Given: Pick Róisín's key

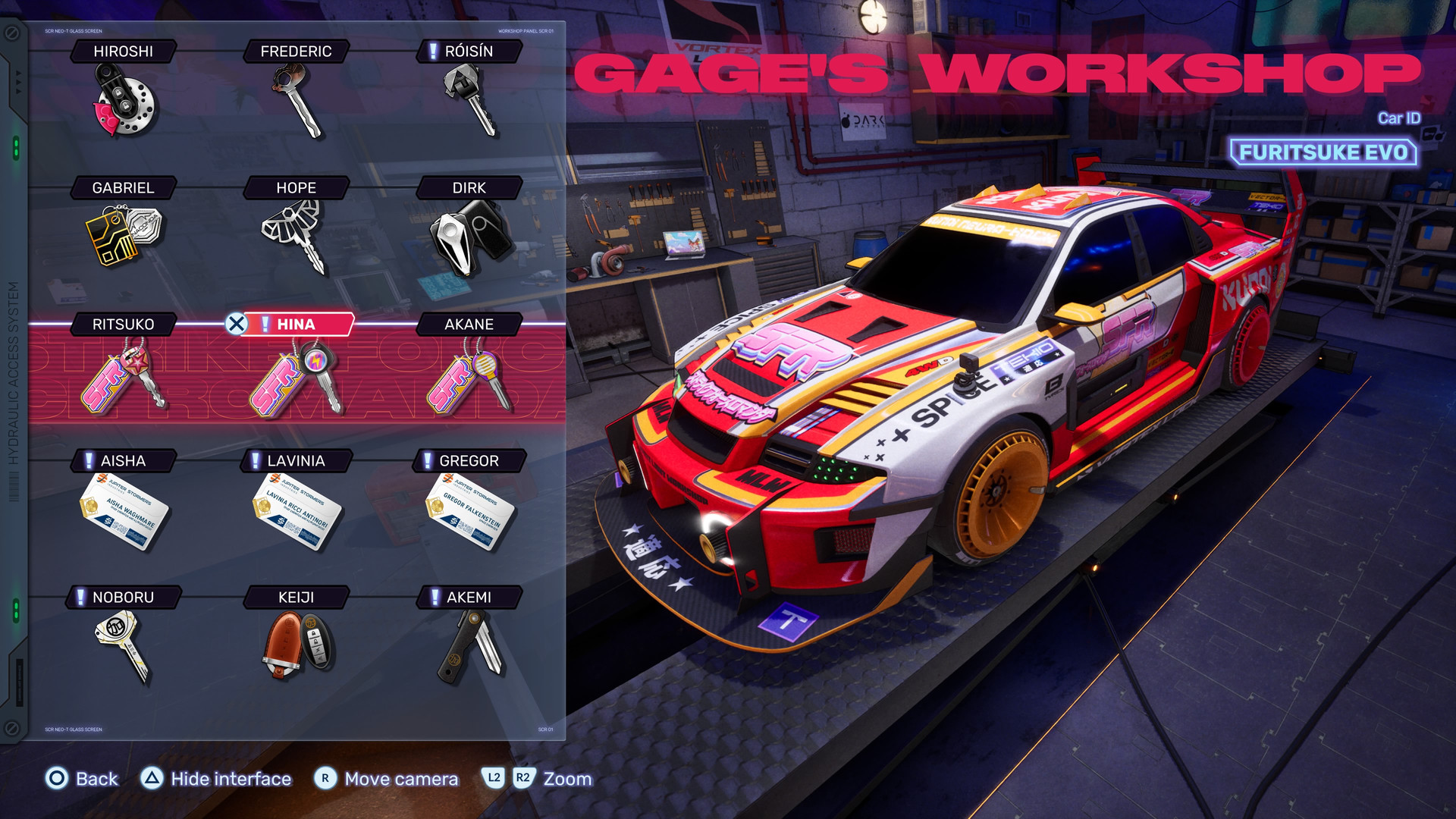Looking at the screenshot, I should pyautogui.click(x=470, y=100).
